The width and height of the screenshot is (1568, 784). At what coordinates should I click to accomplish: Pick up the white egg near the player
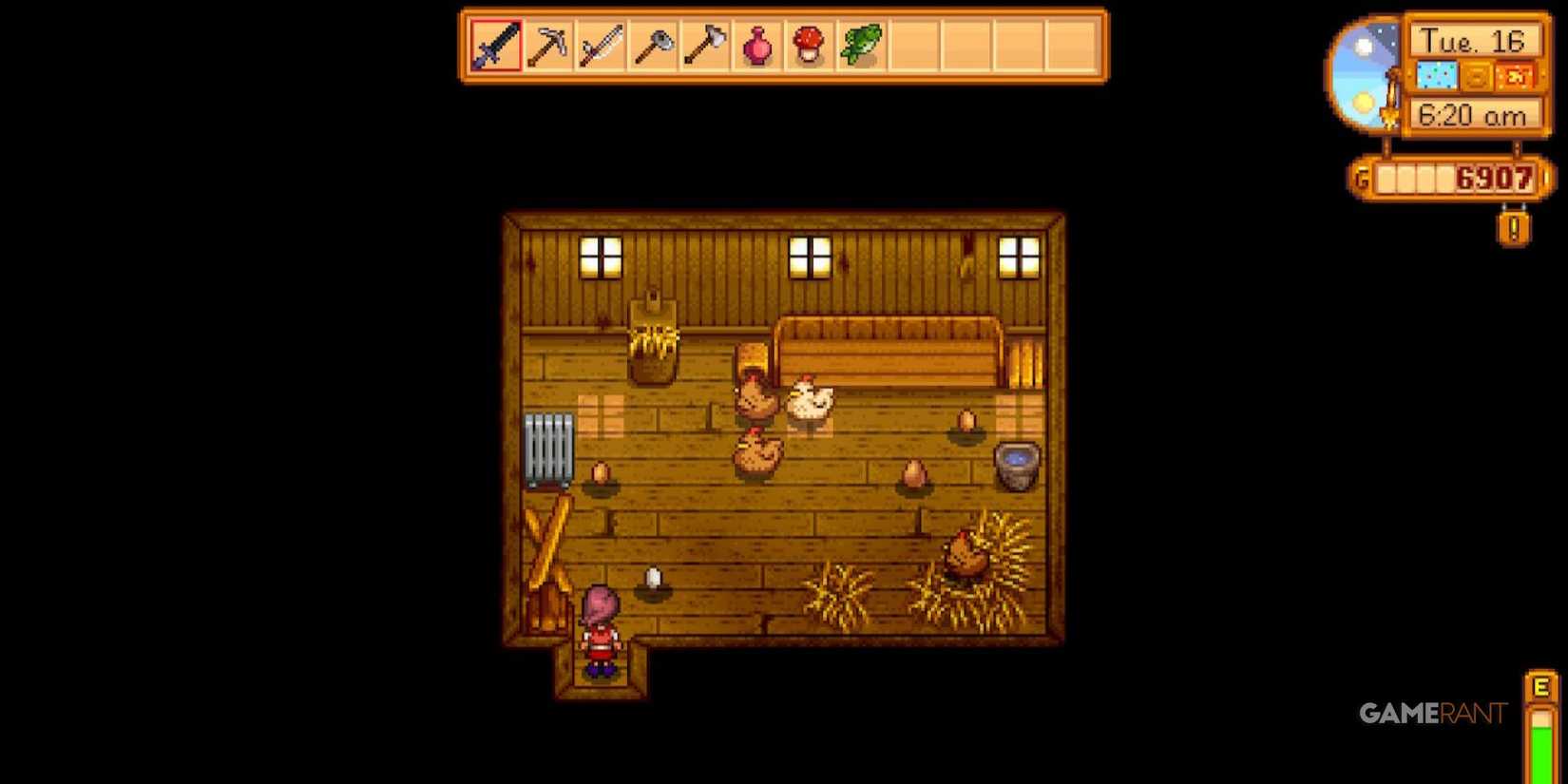(x=654, y=578)
